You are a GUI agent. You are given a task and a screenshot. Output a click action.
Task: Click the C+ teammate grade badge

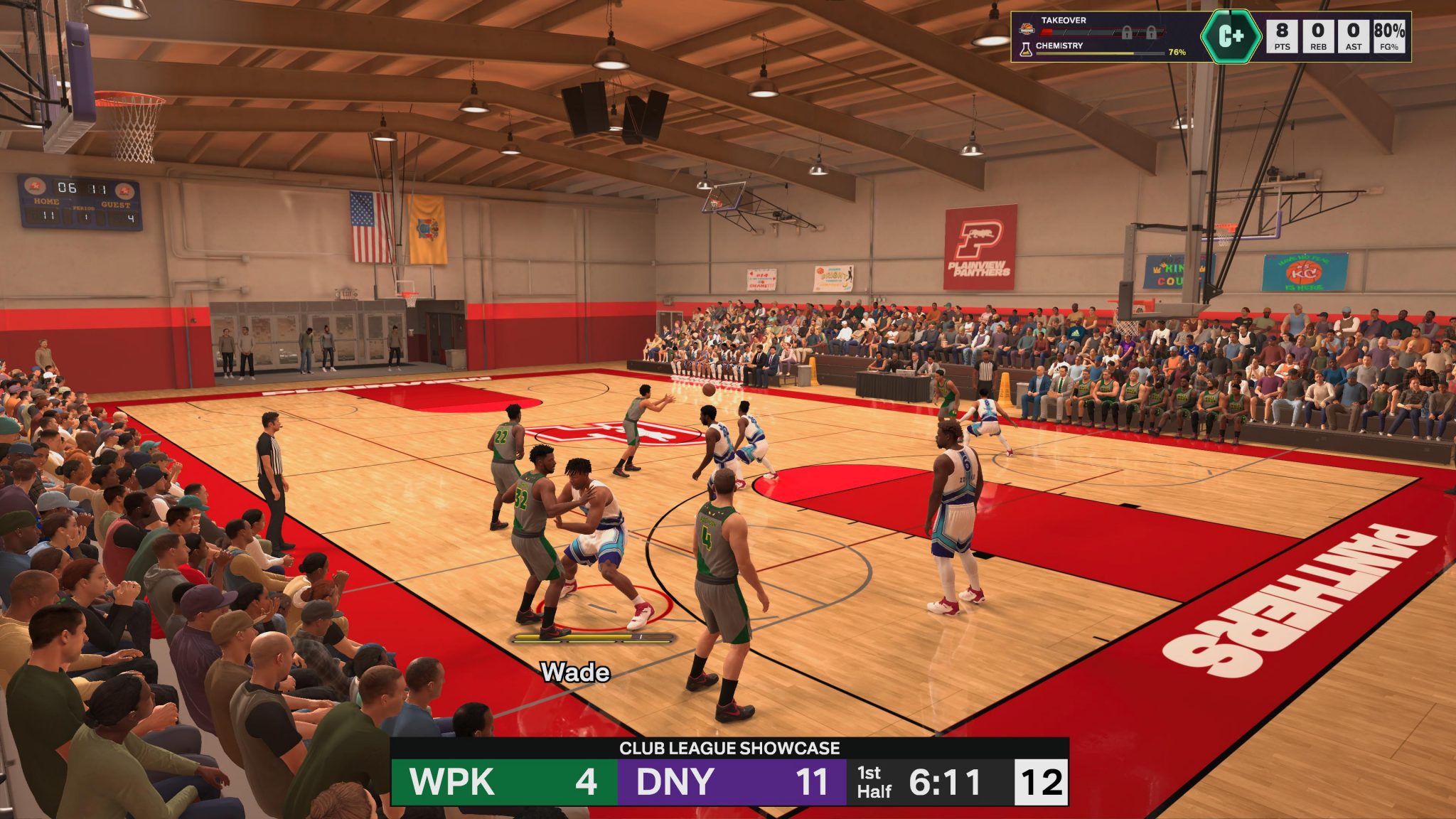point(1231,36)
